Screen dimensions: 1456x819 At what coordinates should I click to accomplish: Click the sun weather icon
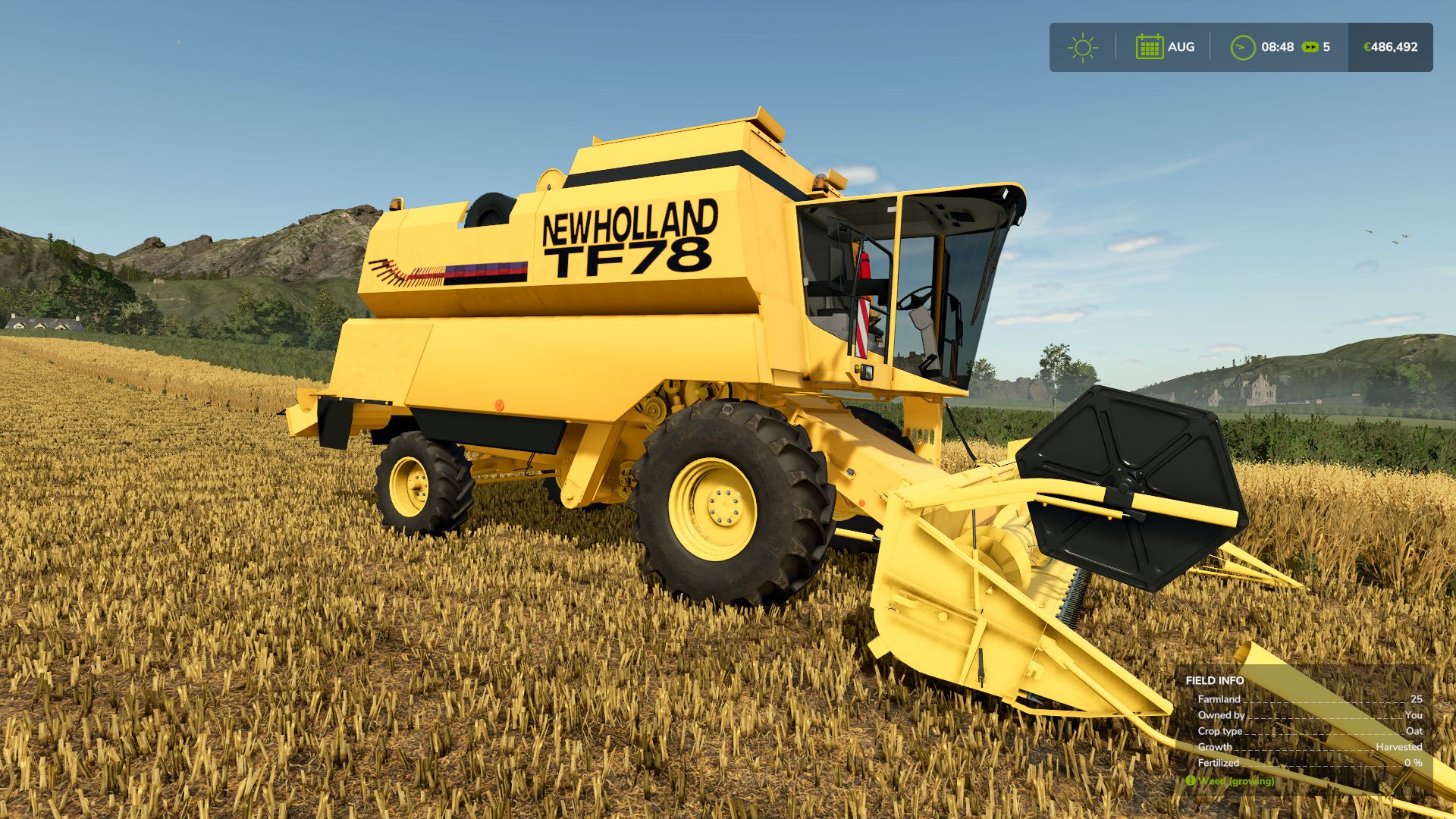coord(1083,47)
